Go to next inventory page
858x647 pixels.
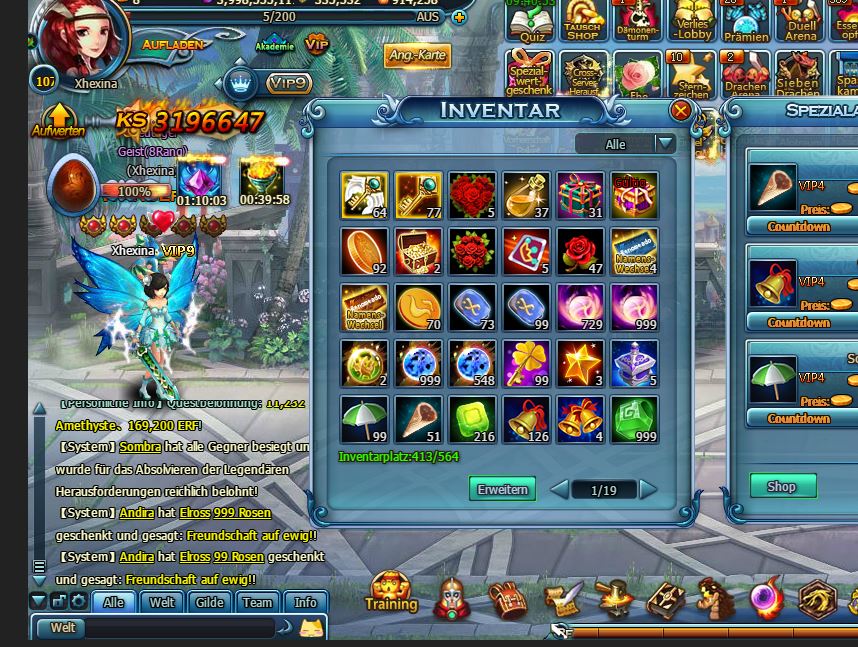[648, 489]
